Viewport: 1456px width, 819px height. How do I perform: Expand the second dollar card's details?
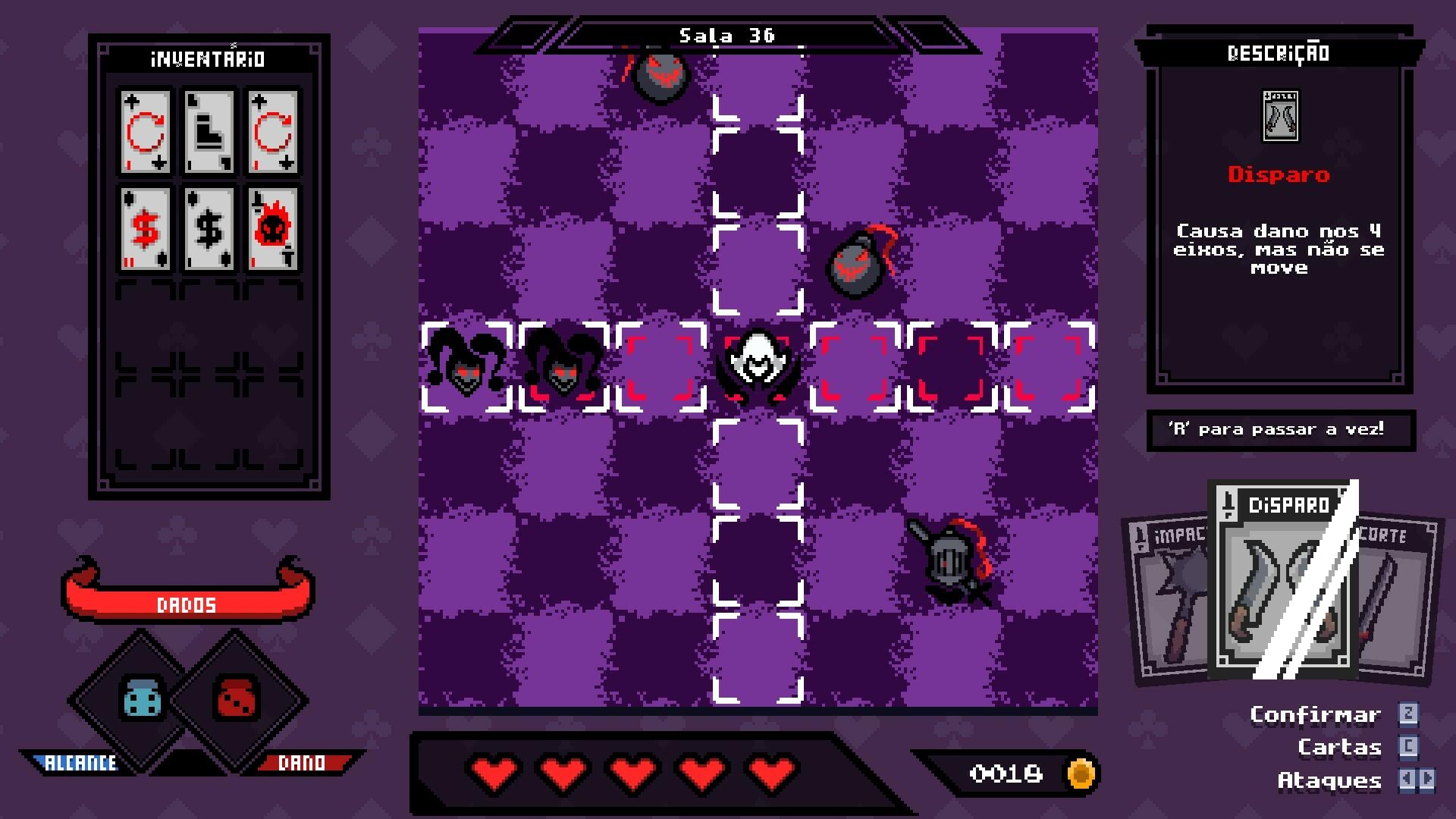pyautogui.click(x=207, y=227)
